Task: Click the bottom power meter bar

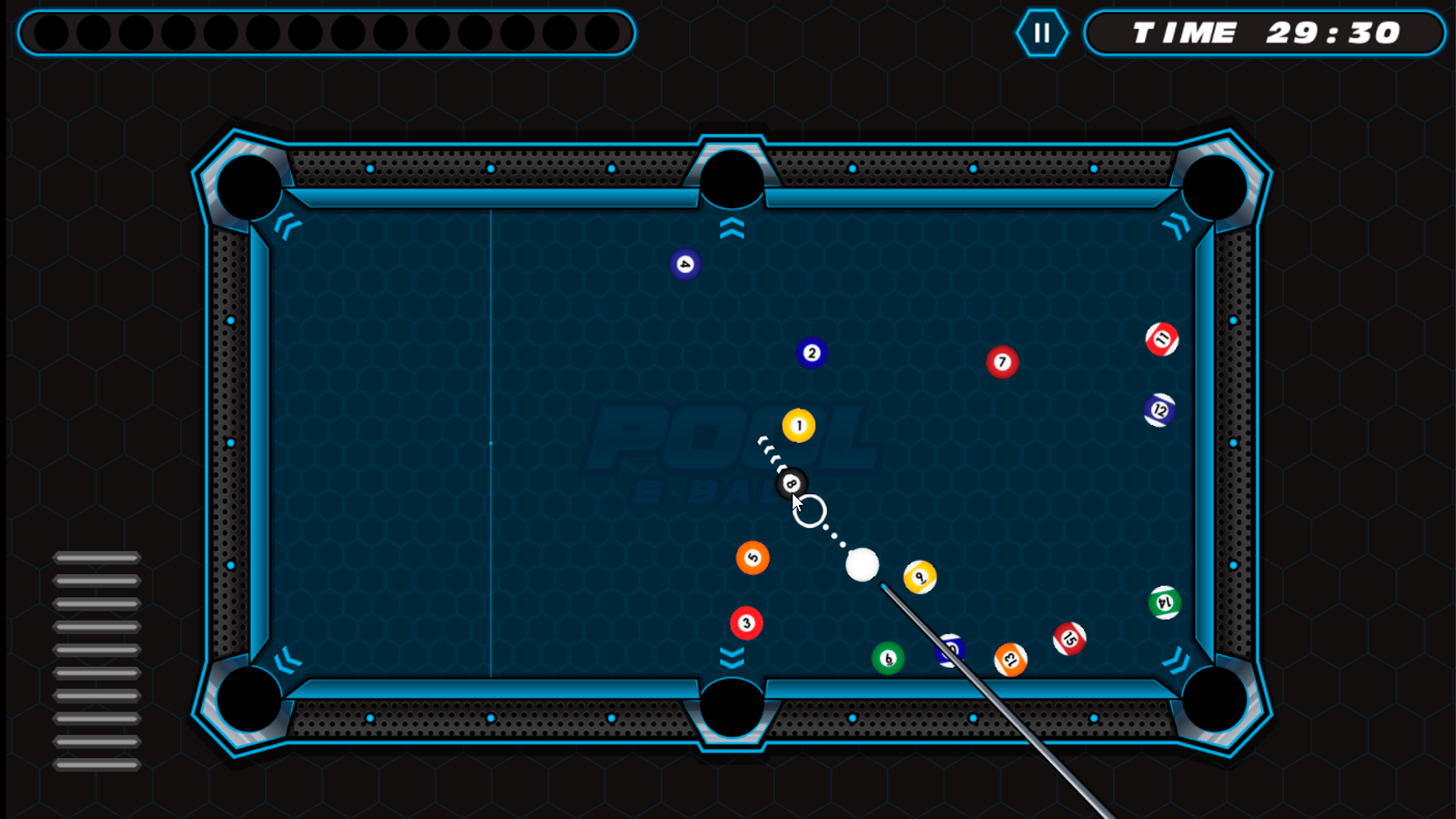Action: 96,764
